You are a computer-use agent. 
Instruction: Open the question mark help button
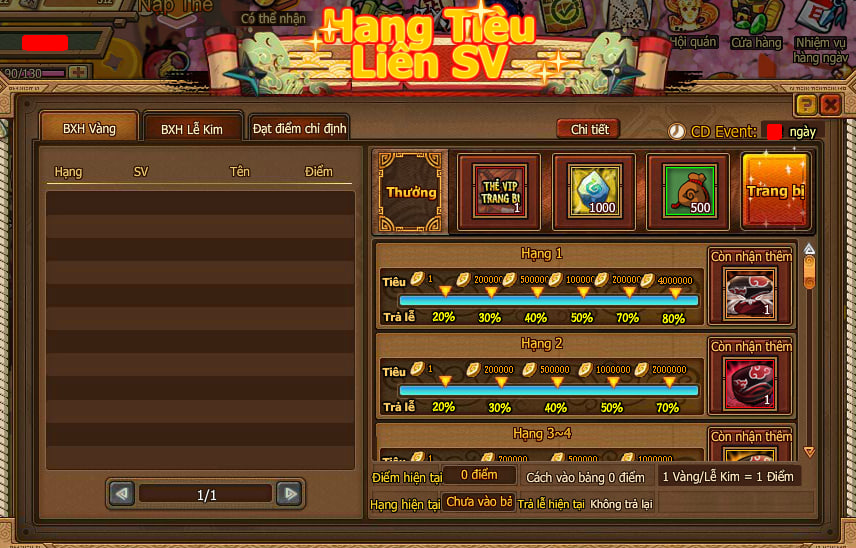pos(806,104)
